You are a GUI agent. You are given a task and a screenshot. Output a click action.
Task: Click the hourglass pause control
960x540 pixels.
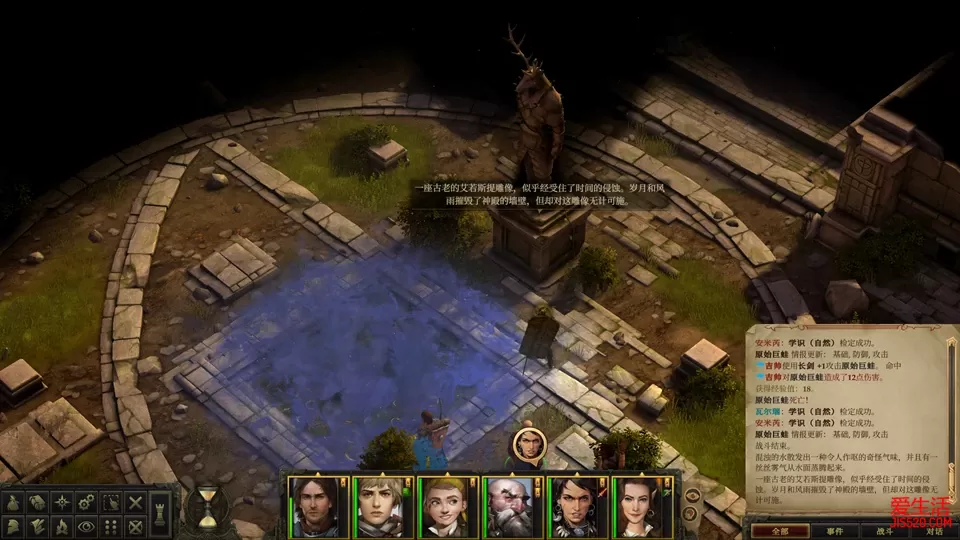[x=207, y=507]
